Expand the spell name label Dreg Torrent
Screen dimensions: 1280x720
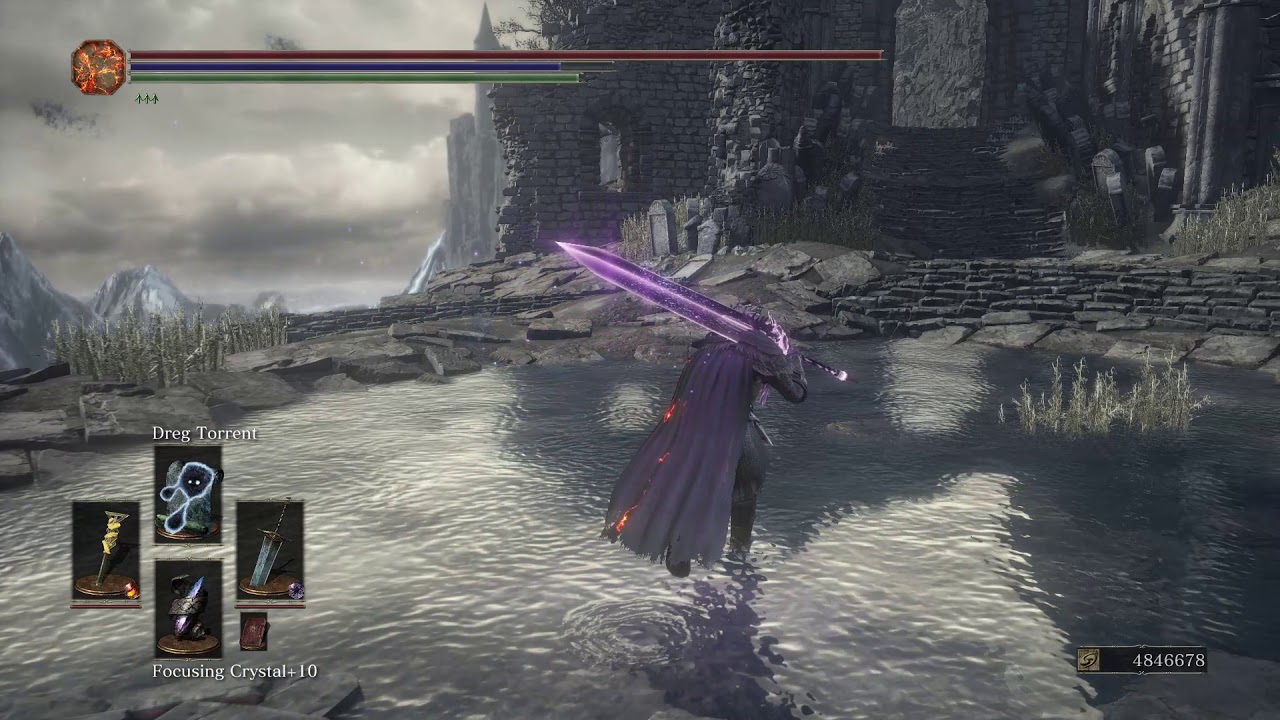(203, 436)
